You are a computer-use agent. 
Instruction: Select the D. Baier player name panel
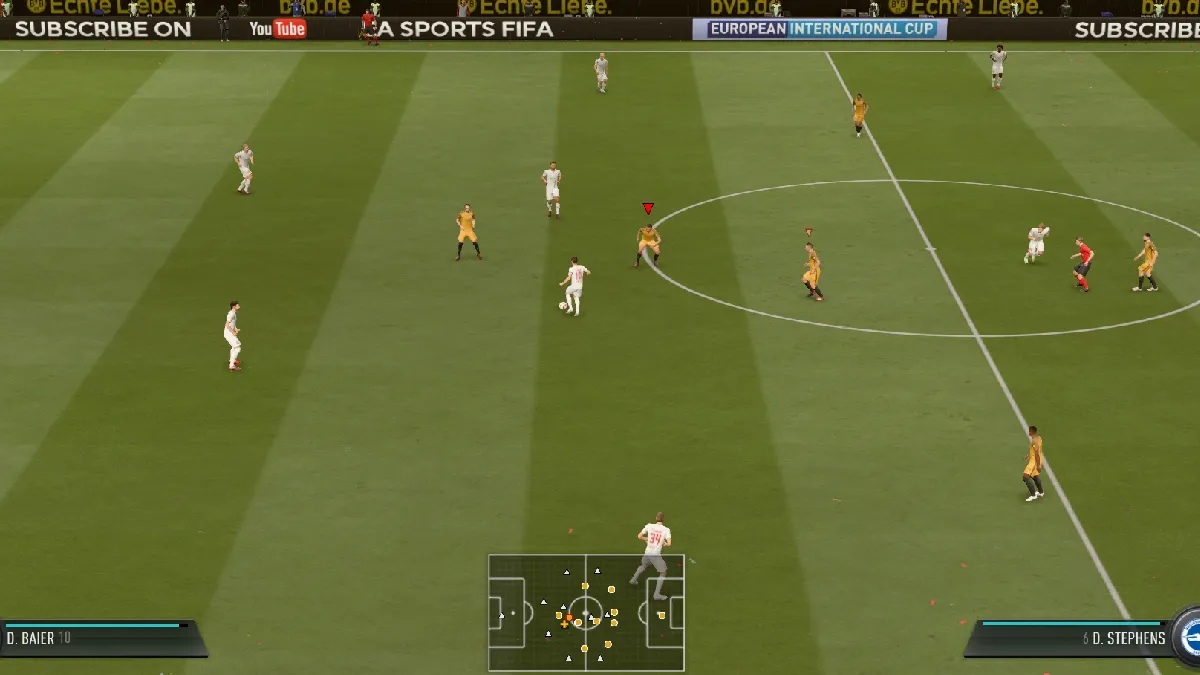pyautogui.click(x=100, y=638)
